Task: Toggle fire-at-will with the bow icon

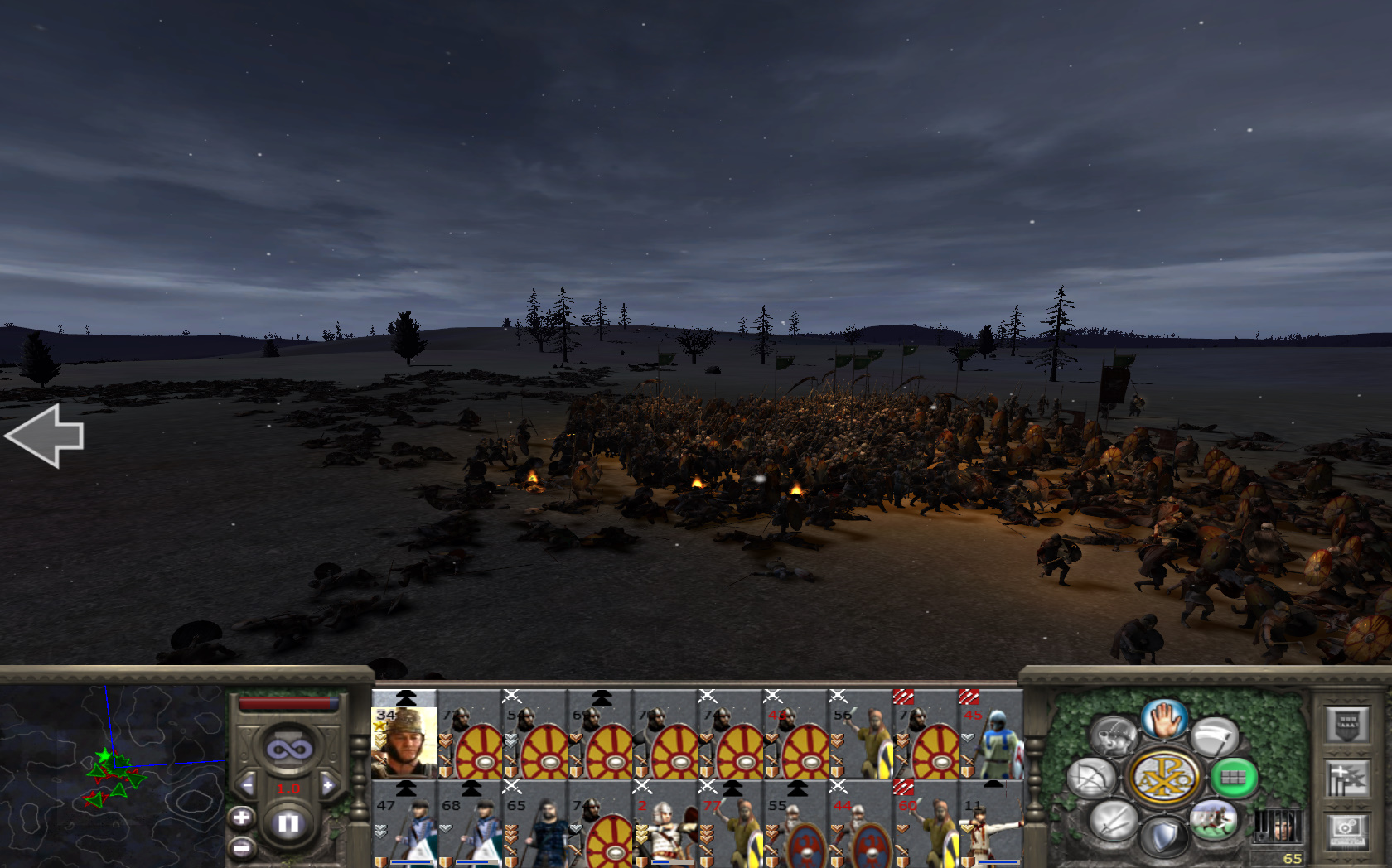Action: 1091,779
